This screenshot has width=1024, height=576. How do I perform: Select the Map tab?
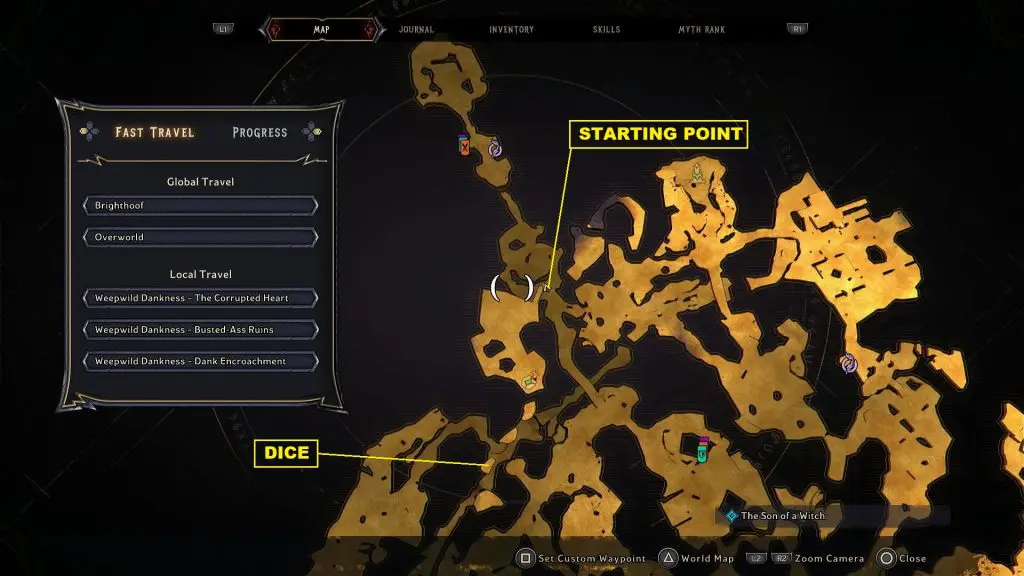pos(321,30)
